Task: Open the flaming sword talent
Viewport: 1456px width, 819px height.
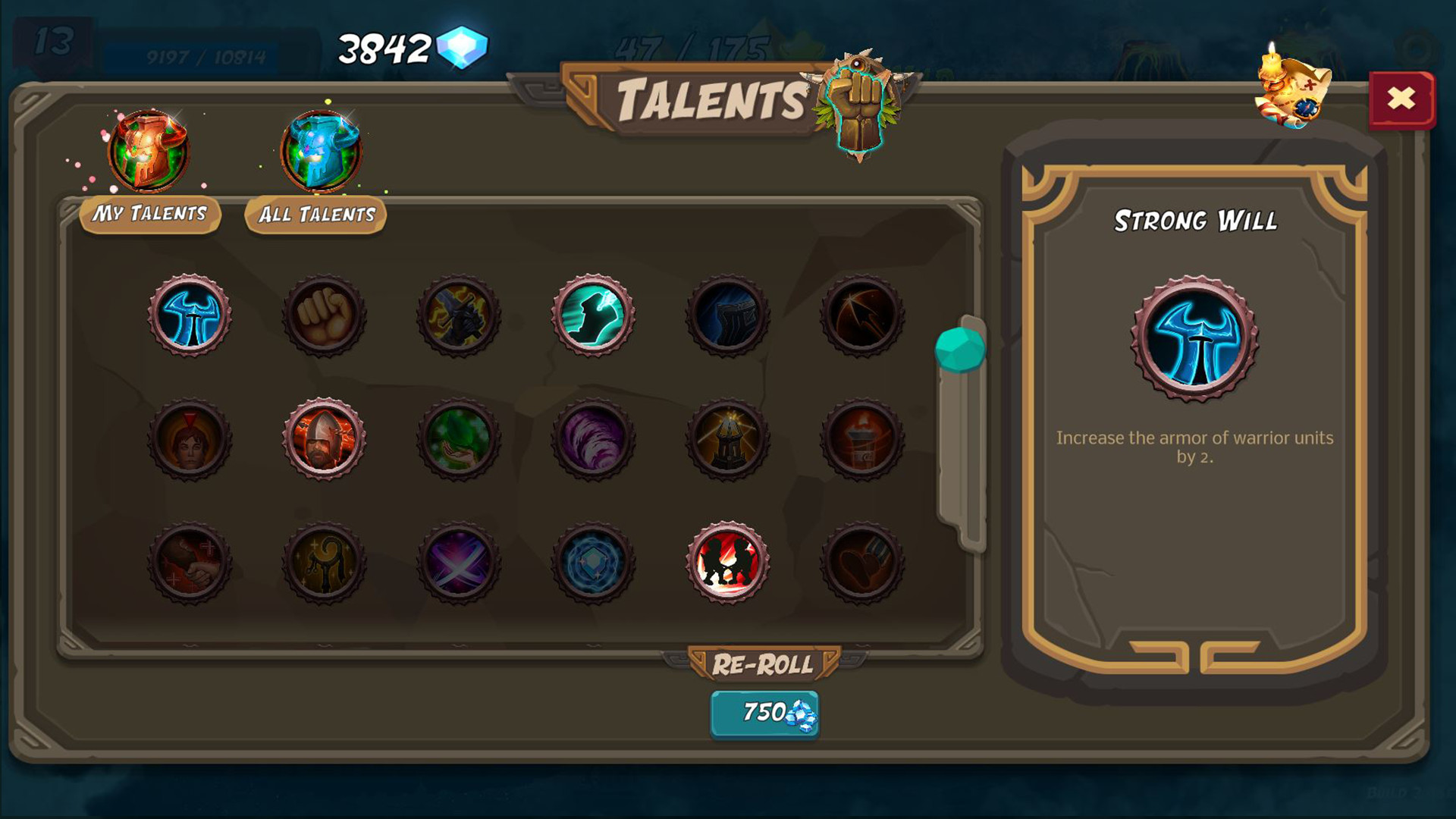Action: point(459,316)
